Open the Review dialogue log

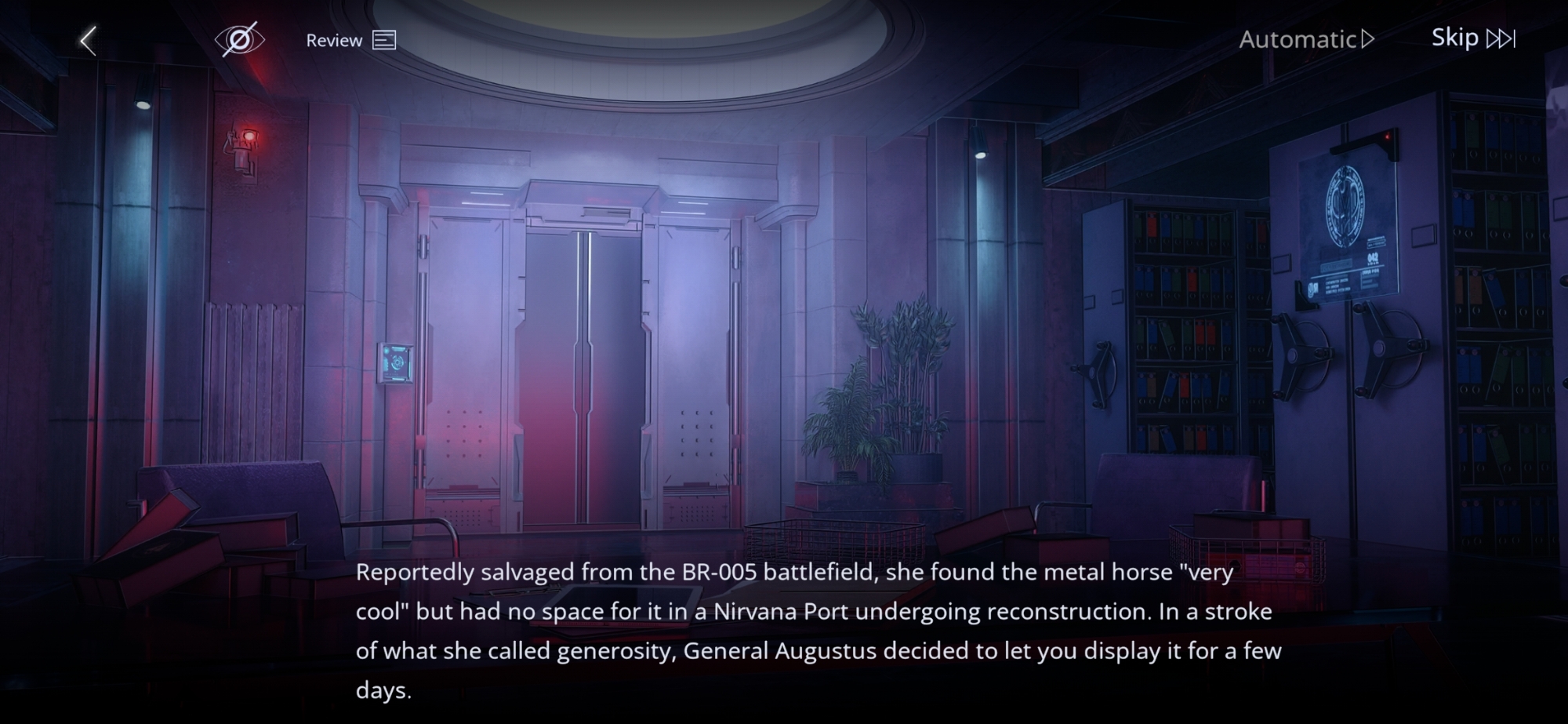[x=350, y=40]
